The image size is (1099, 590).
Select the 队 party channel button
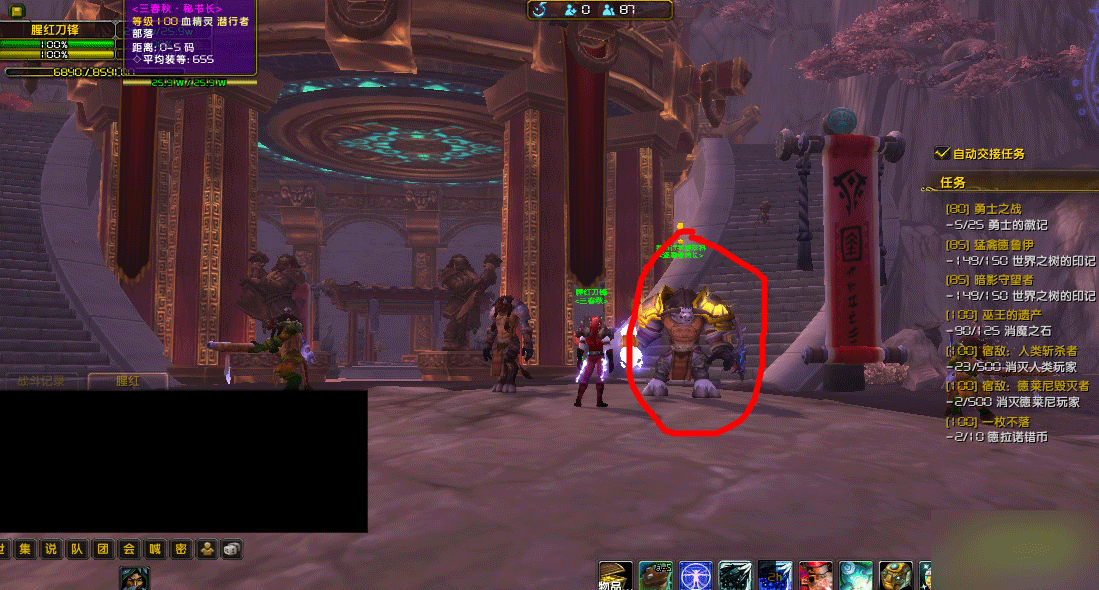[75, 549]
